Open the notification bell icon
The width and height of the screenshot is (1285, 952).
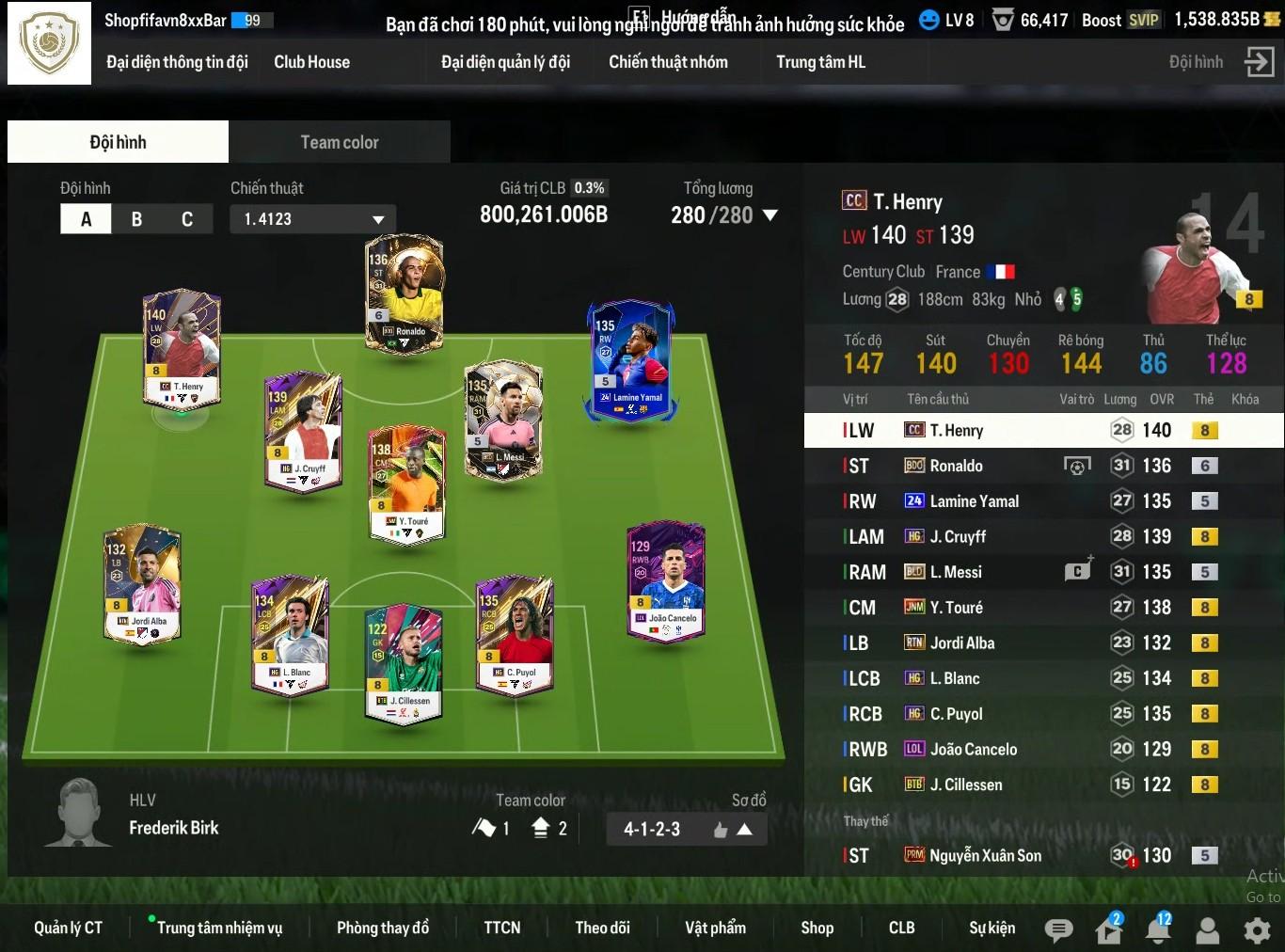1157,930
